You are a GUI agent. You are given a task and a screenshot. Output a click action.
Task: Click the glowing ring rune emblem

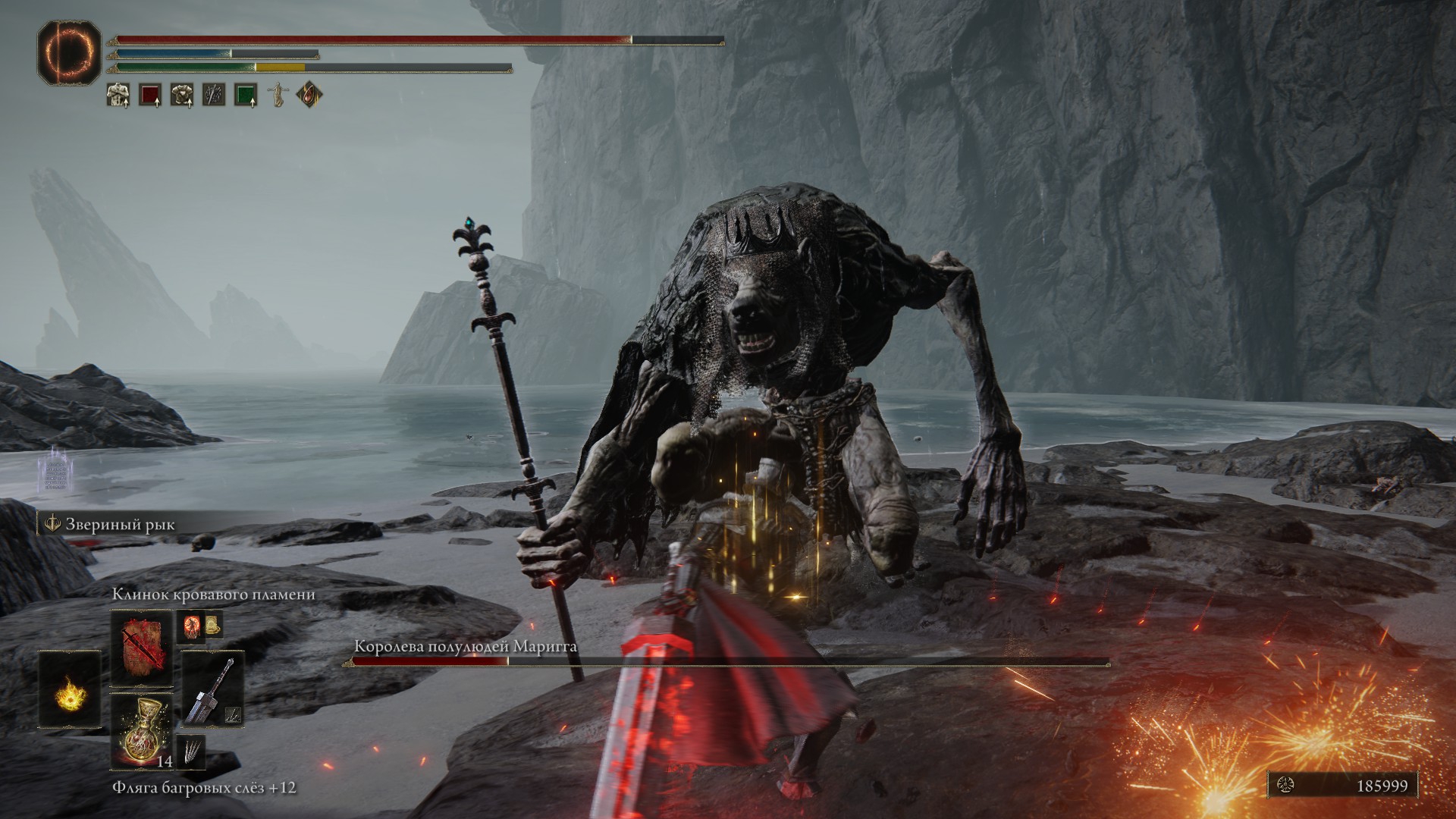(69, 52)
